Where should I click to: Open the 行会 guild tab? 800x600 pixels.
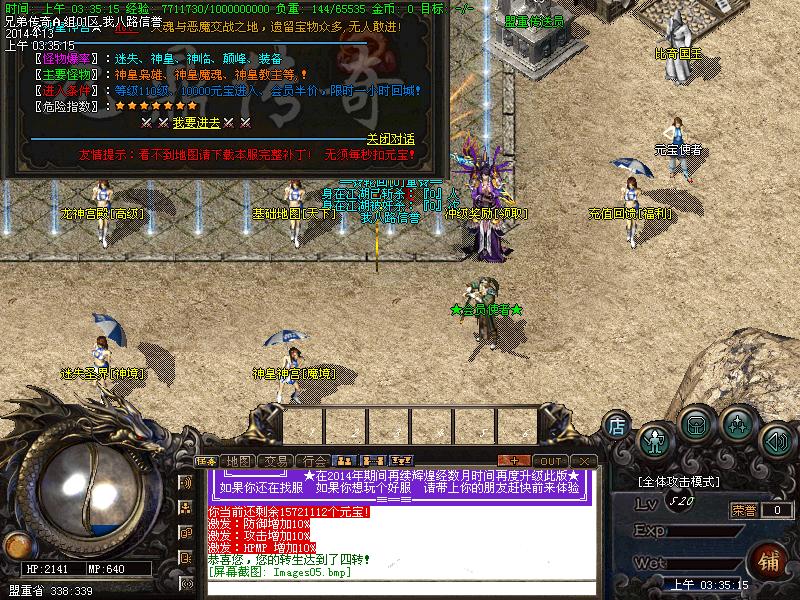[x=311, y=461]
